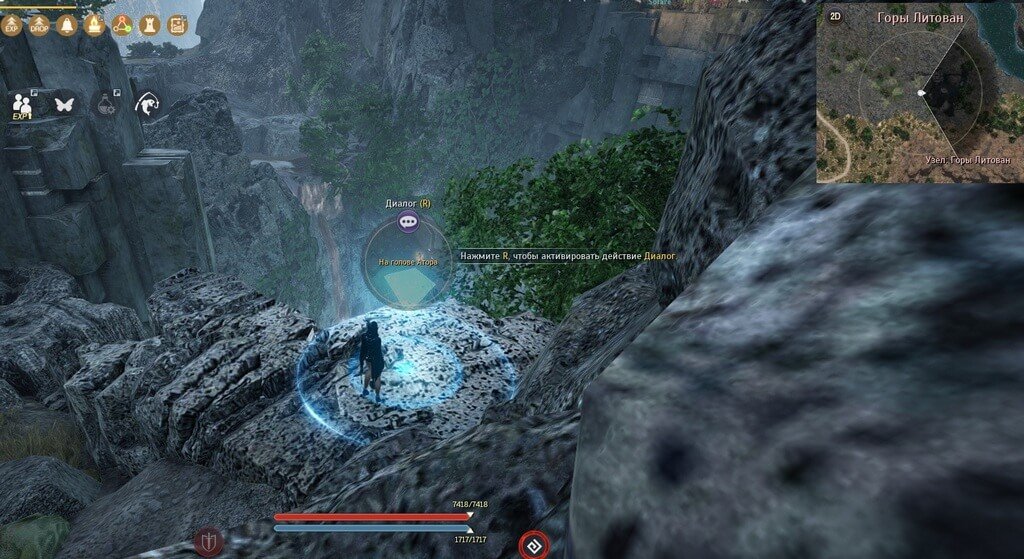Click the red shield-and-sword icon
Screen dimensions: 1024x559
point(209,541)
